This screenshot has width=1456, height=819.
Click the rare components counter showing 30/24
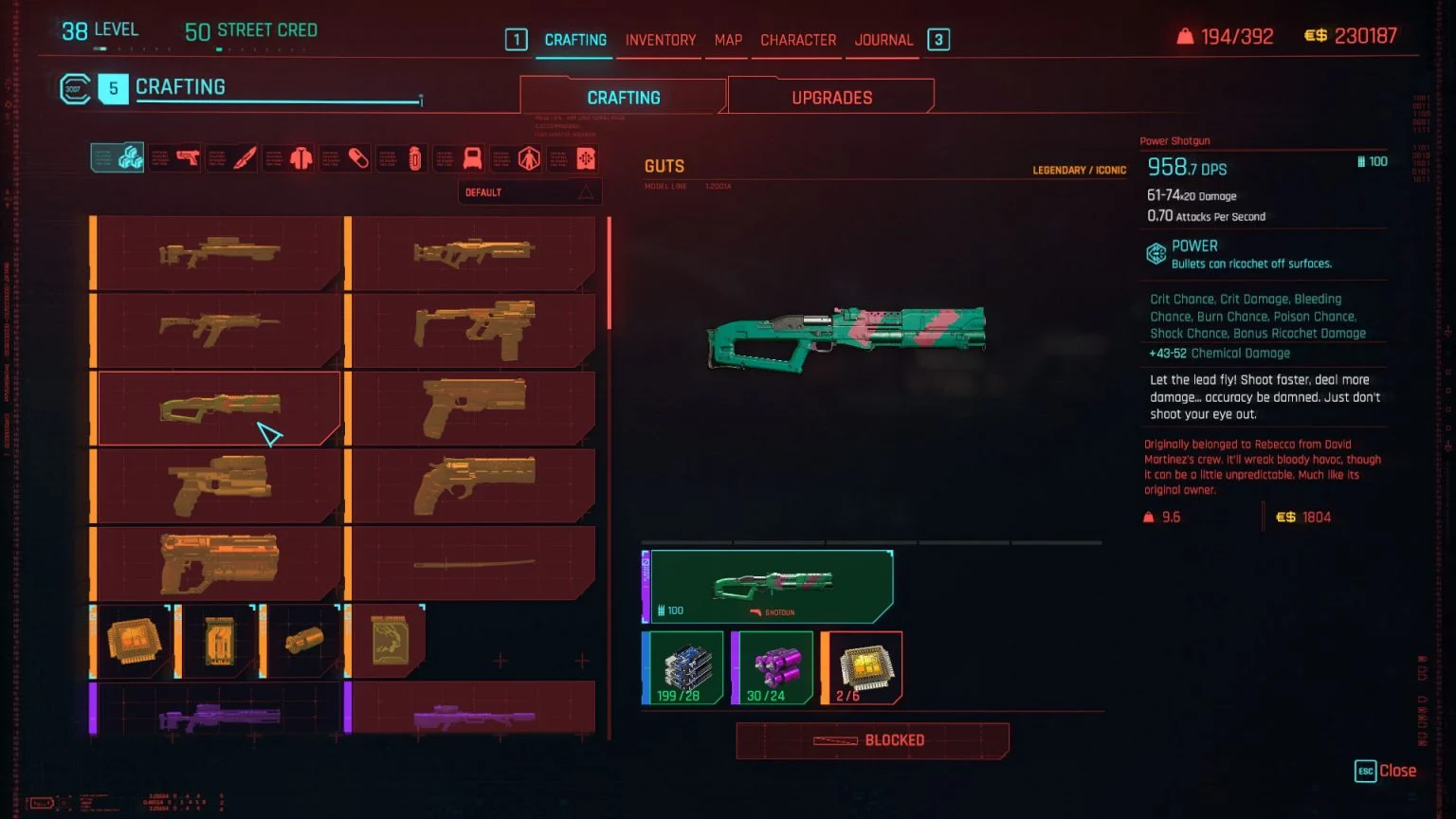[773, 667]
